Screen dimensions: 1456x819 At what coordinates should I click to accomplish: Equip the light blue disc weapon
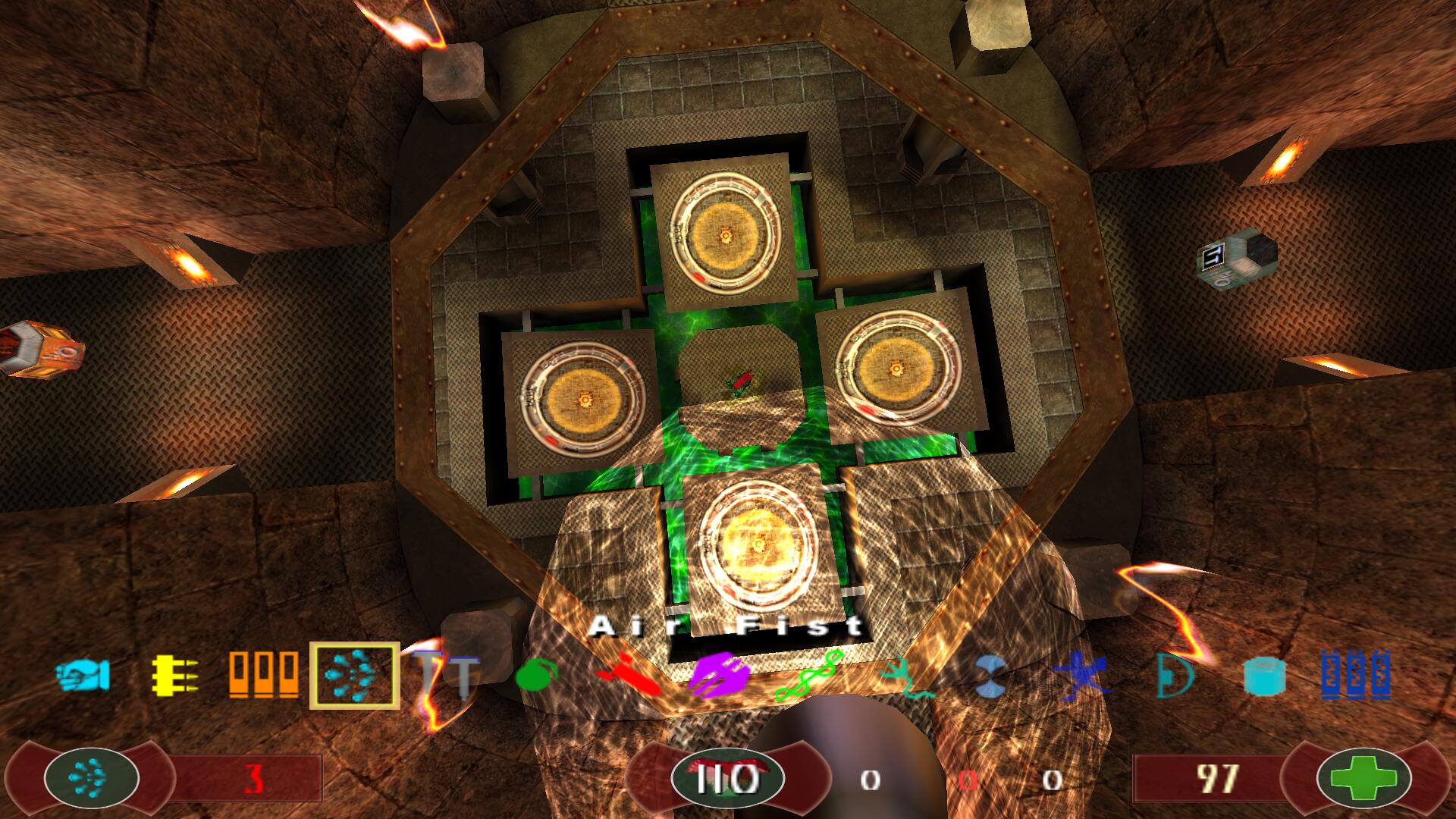[x=991, y=675]
